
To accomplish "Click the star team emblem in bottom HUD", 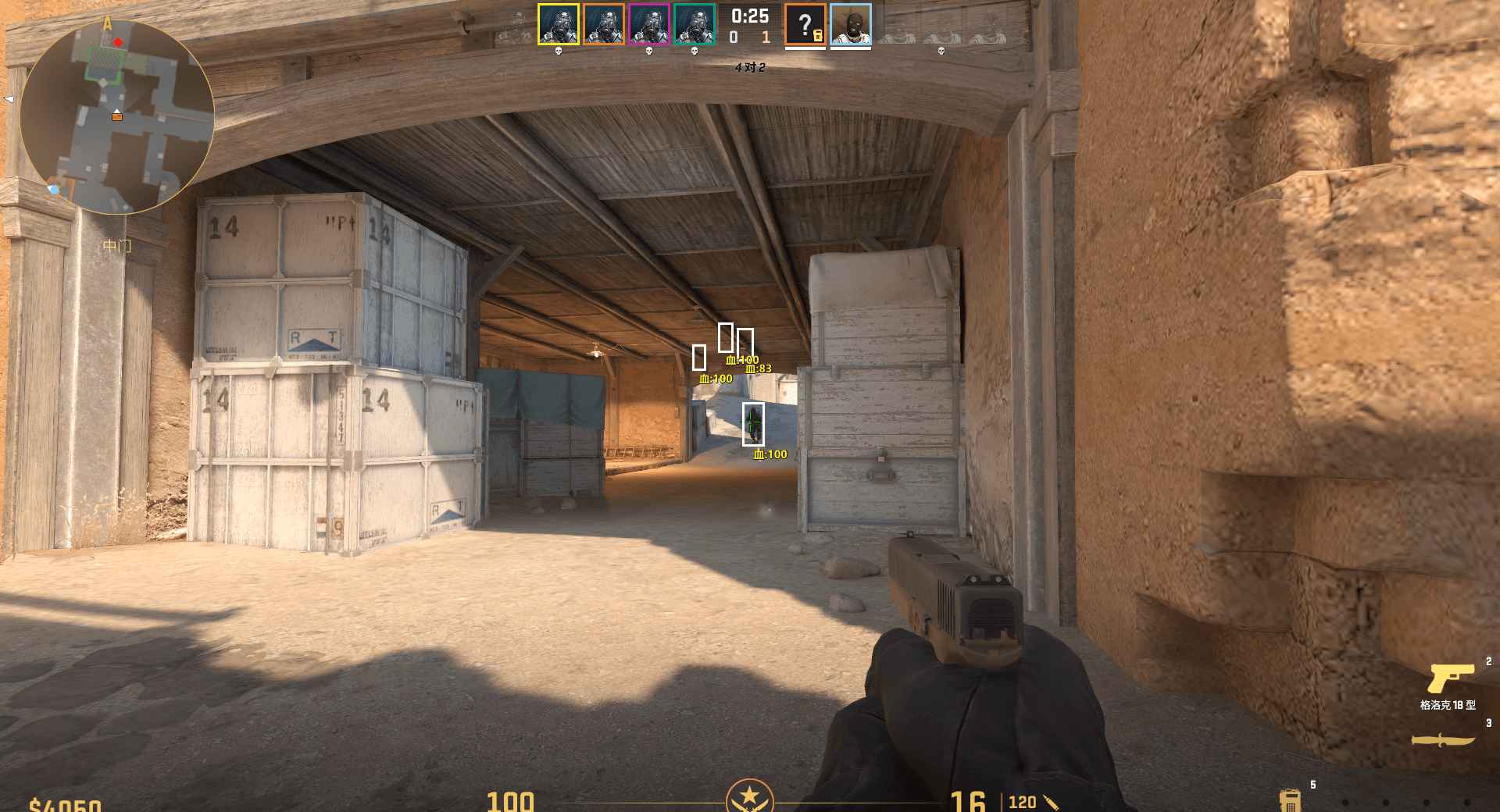I will 750,796.
